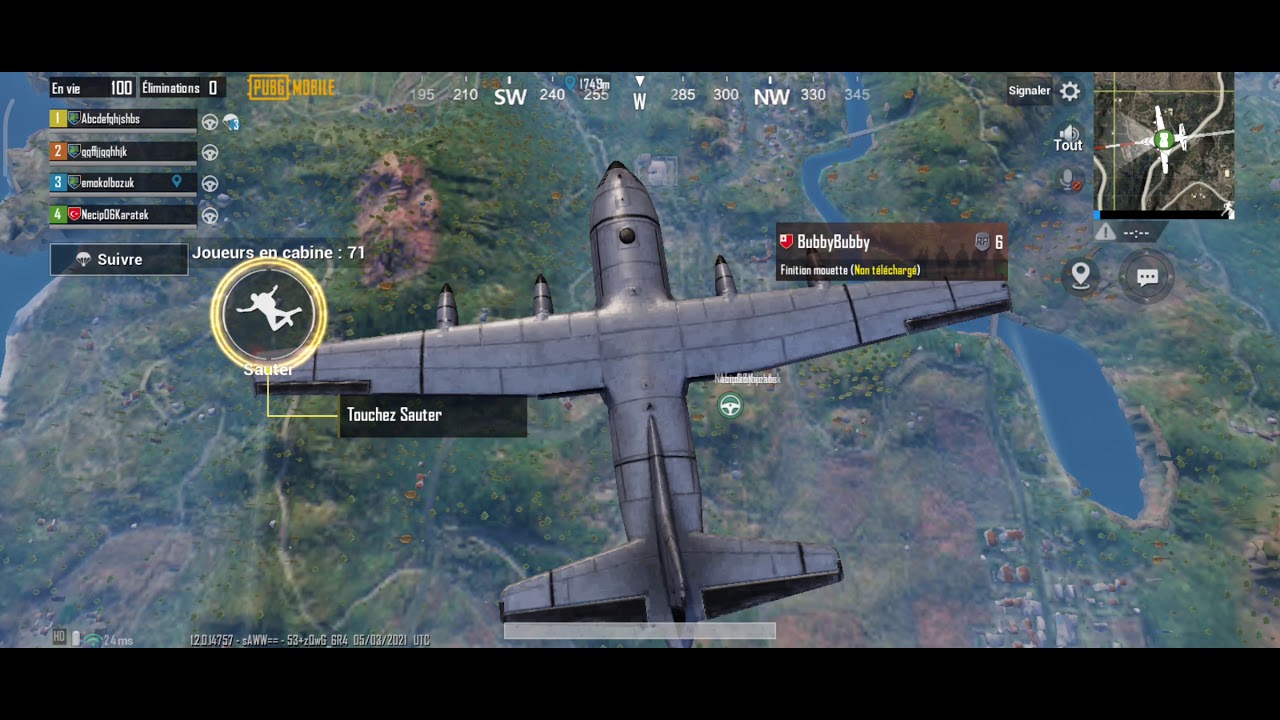Open the settings gear
Screen dimensions: 1280x720
tap(1070, 92)
